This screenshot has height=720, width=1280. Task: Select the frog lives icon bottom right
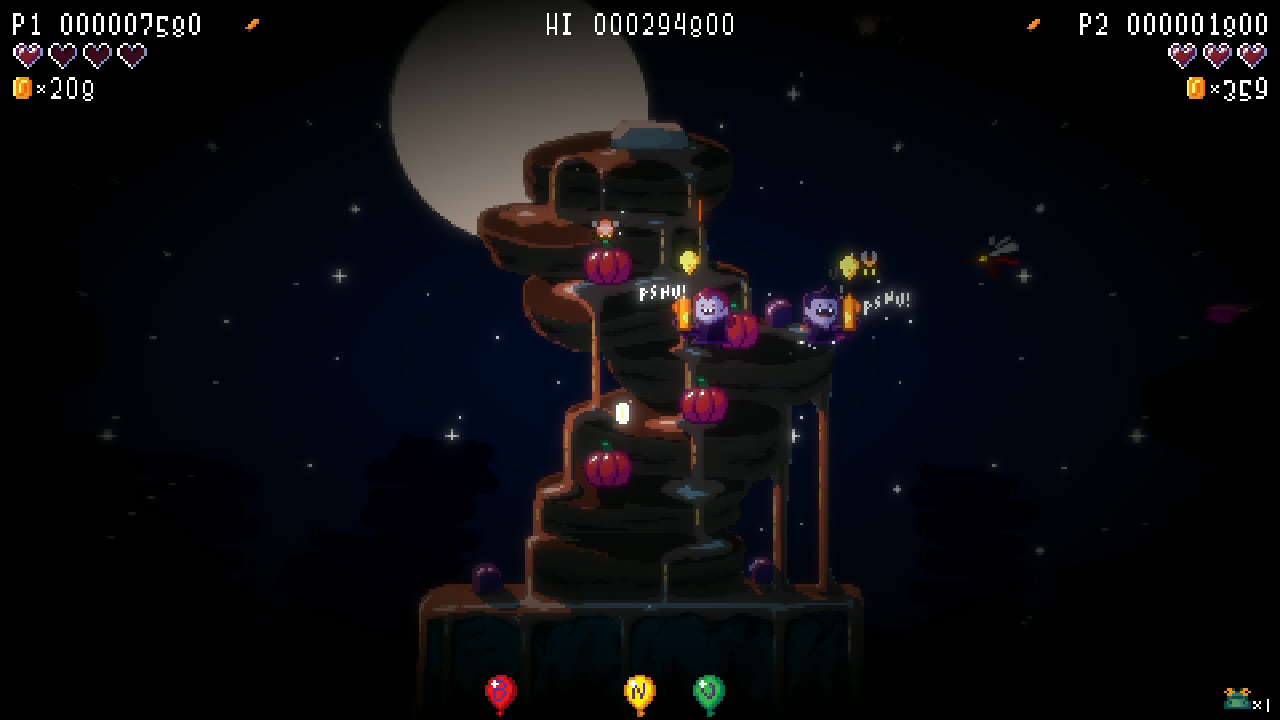coord(1235,697)
